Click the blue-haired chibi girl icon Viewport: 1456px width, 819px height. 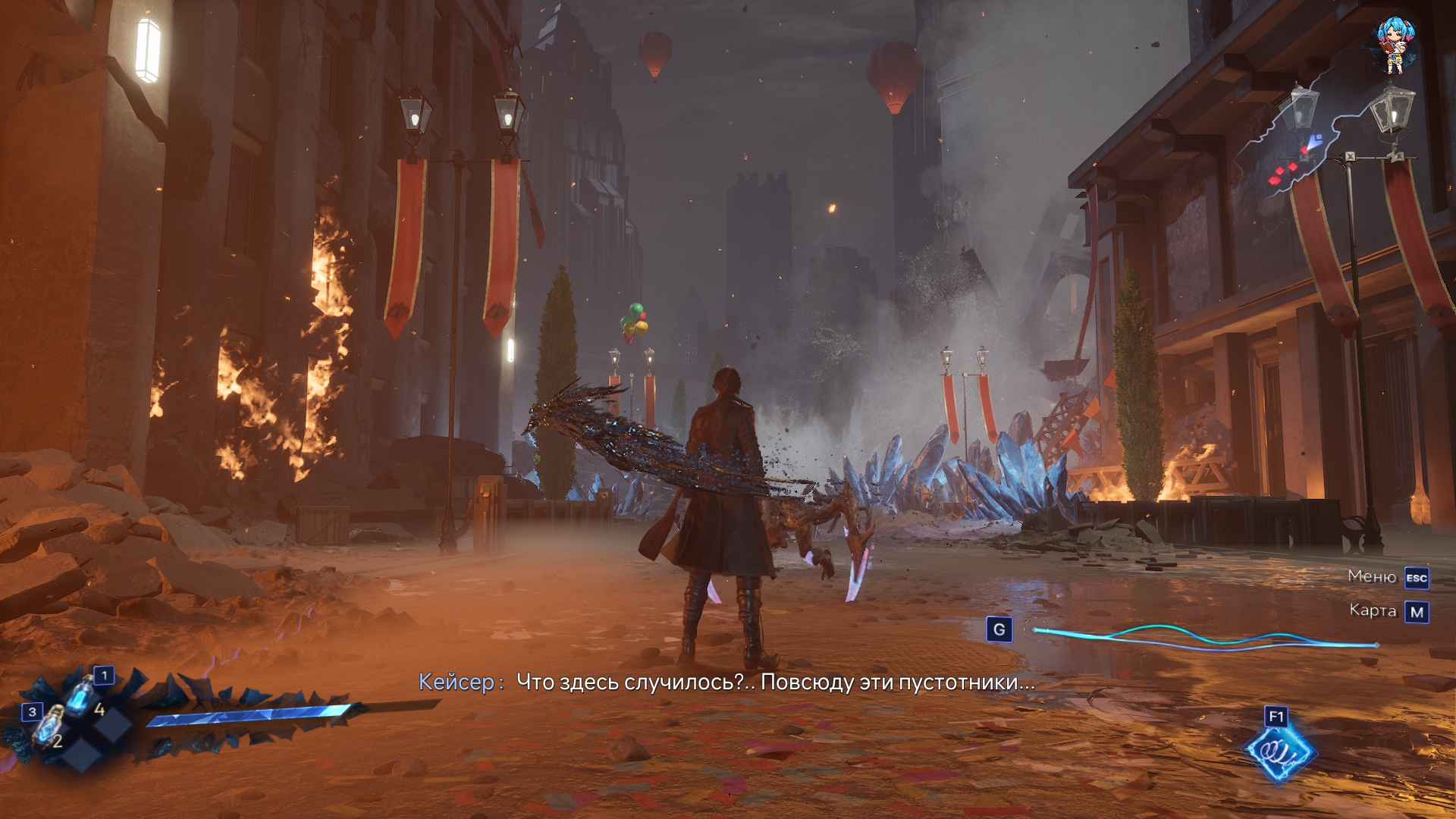[x=1394, y=45]
